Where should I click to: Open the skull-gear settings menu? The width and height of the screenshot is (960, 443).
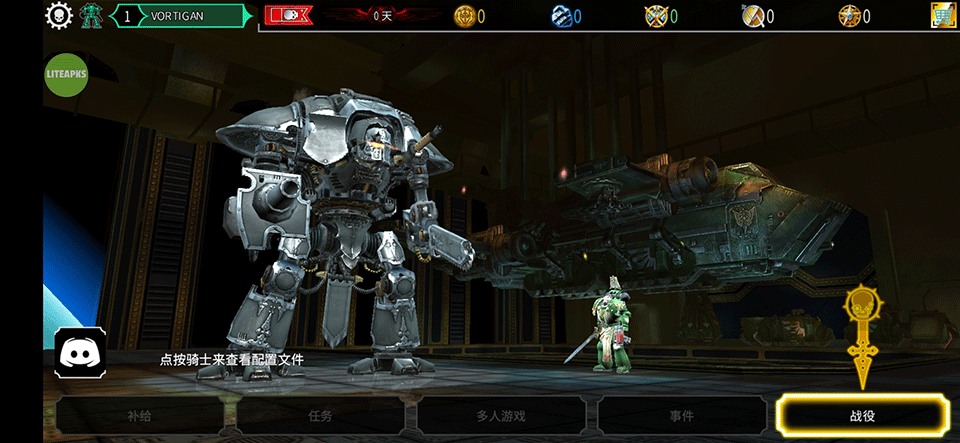(x=60, y=16)
